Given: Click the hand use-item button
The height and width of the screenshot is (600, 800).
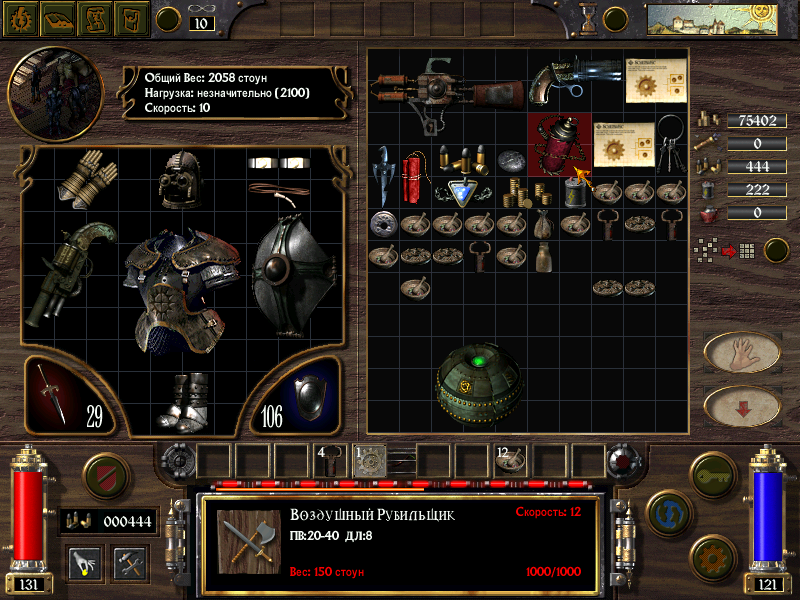Looking at the screenshot, I should [742, 352].
